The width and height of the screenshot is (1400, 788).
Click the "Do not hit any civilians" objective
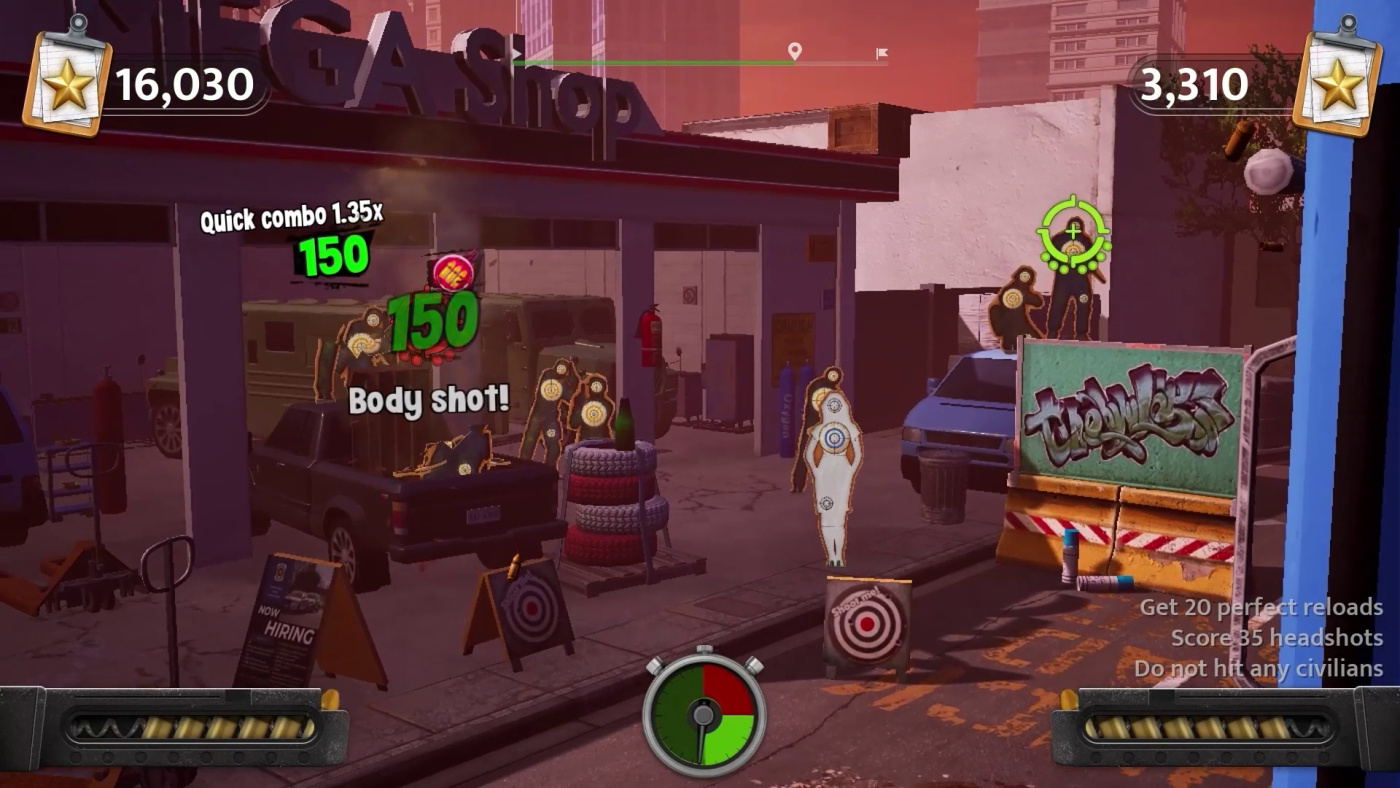click(x=1258, y=669)
